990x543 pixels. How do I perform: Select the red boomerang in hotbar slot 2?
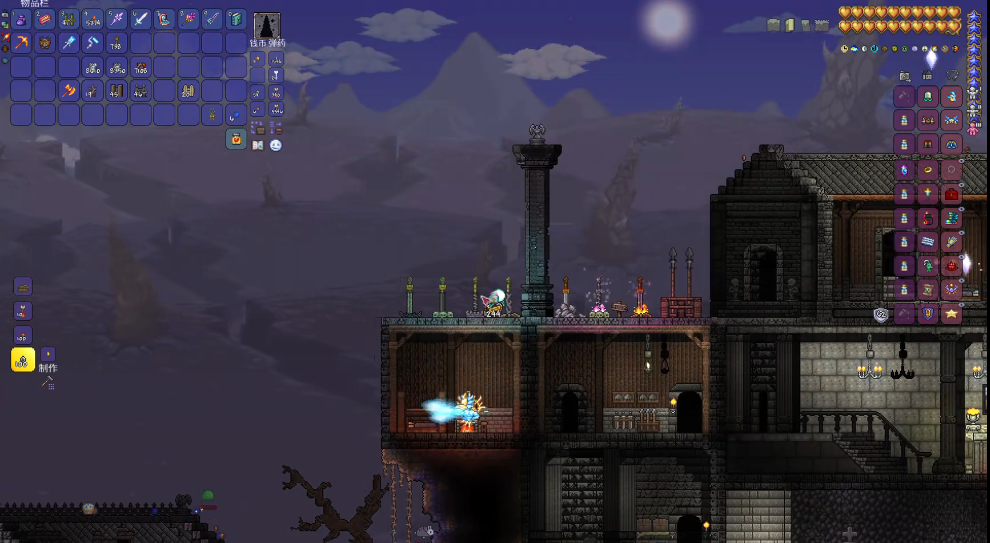[x=45, y=19]
